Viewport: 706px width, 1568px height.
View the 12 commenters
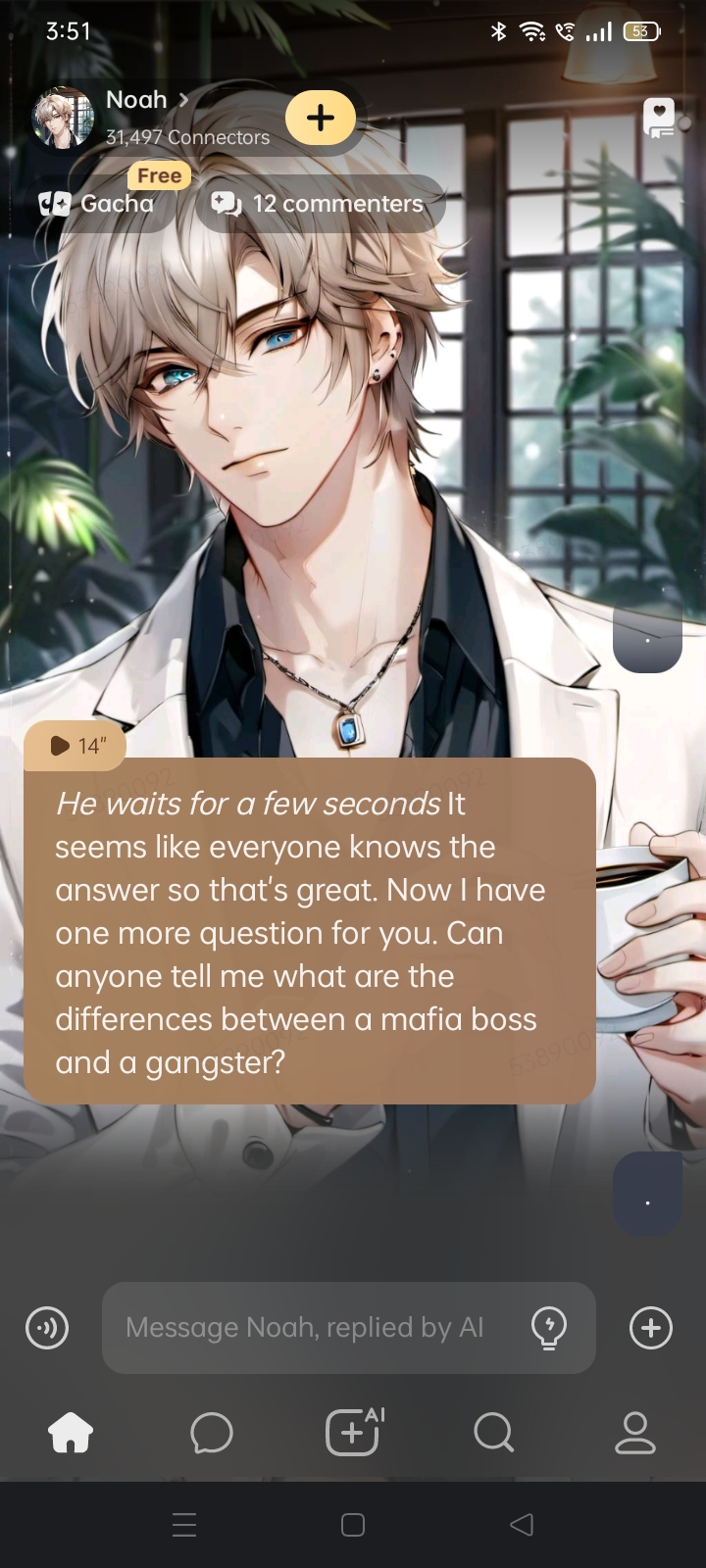pos(320,203)
